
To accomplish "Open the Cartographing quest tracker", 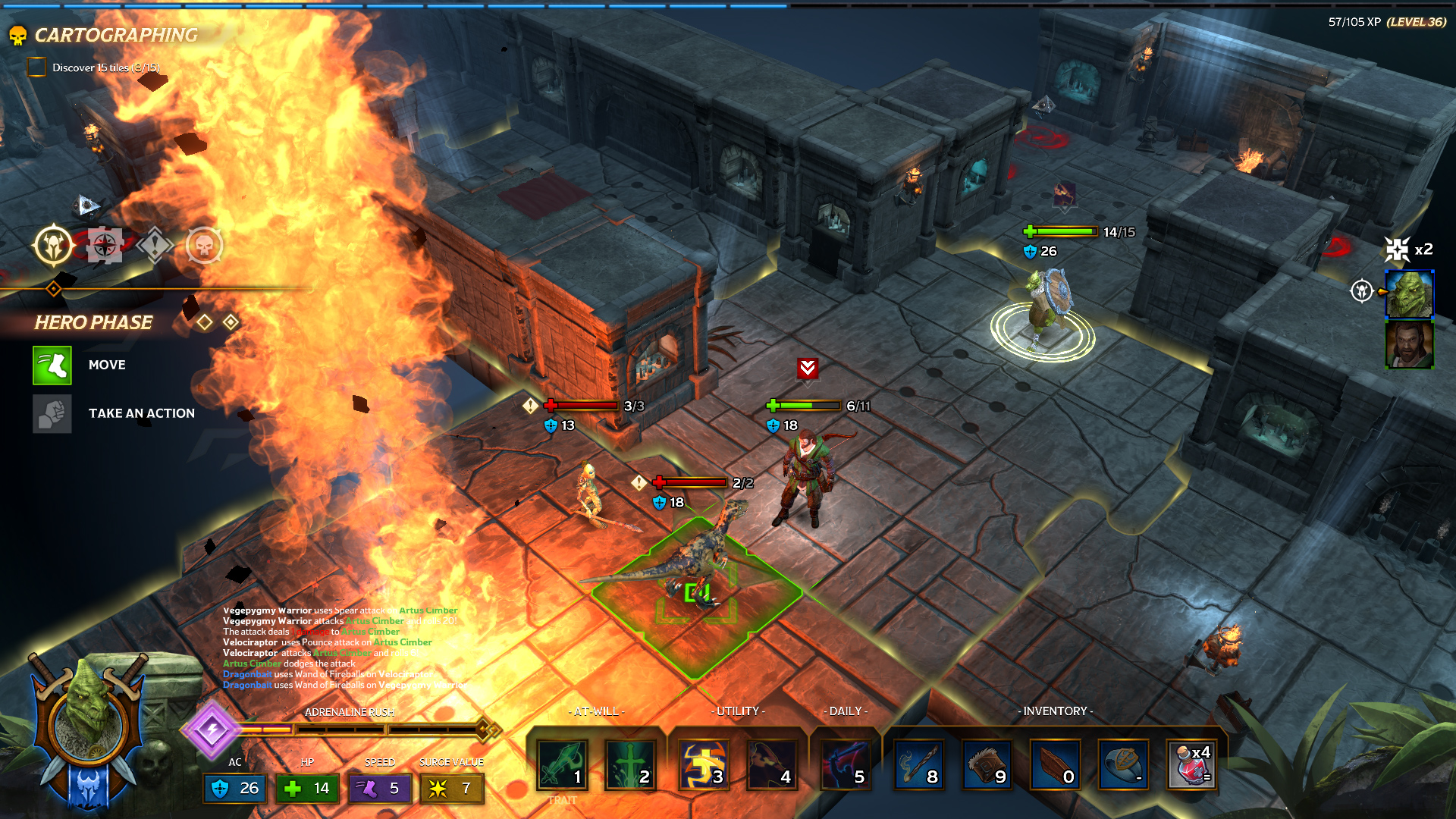I will tap(115, 35).
